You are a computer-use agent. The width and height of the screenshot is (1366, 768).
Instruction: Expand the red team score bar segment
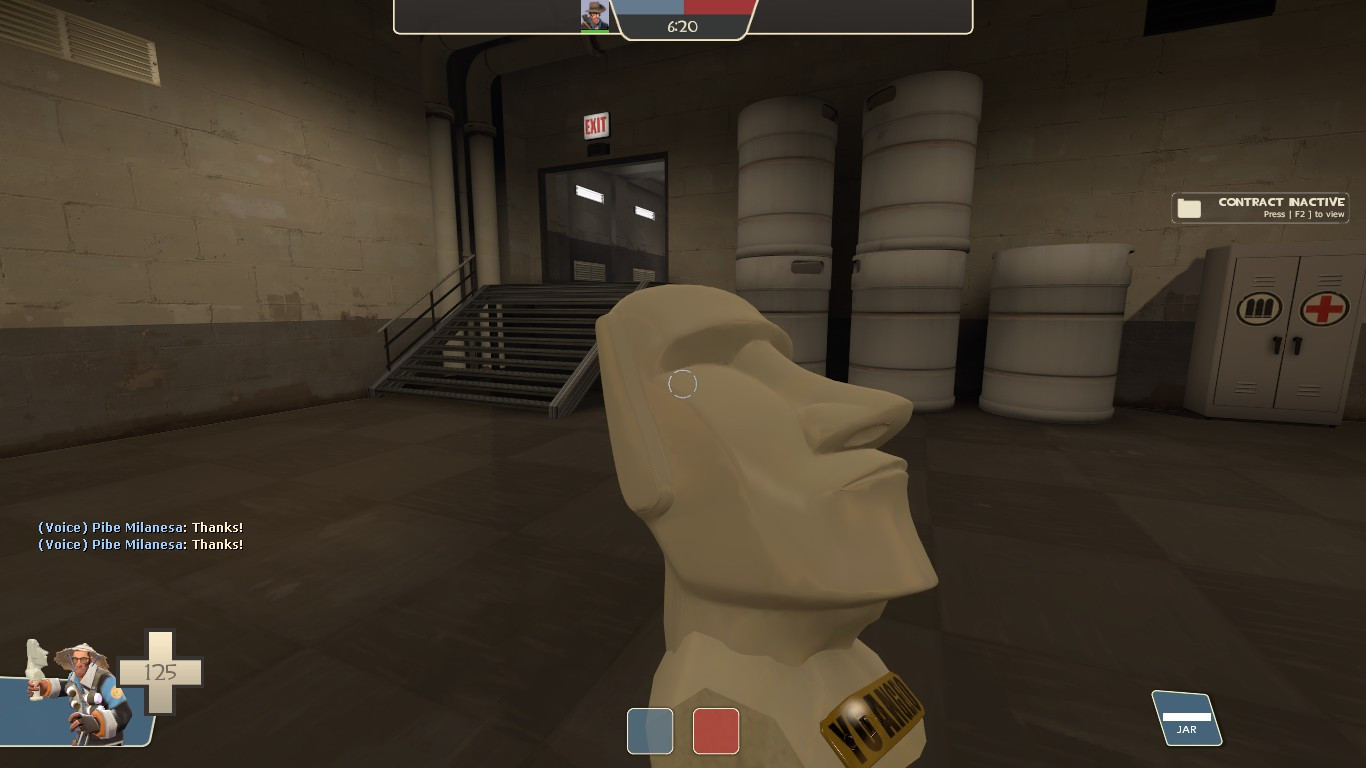(718, 6)
